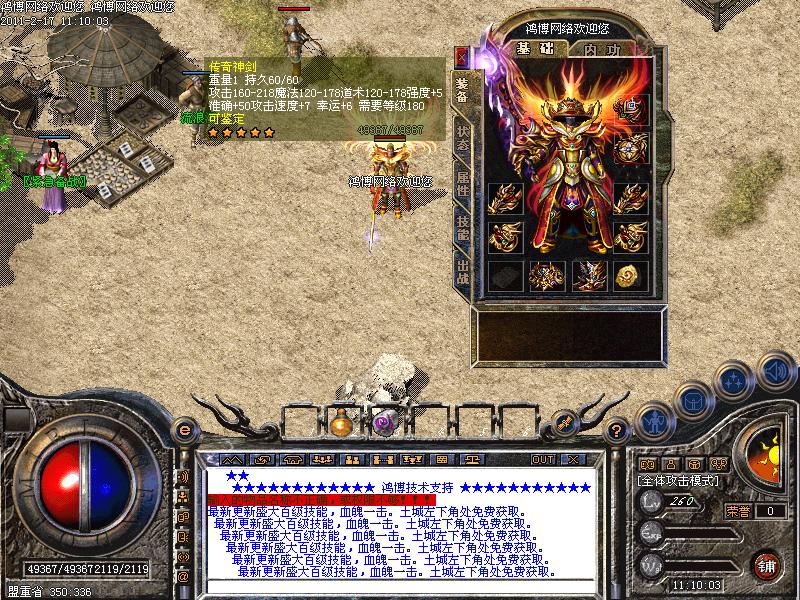Select the golden spiral medal equipment slot
The width and height of the screenshot is (800, 600).
pos(630,275)
